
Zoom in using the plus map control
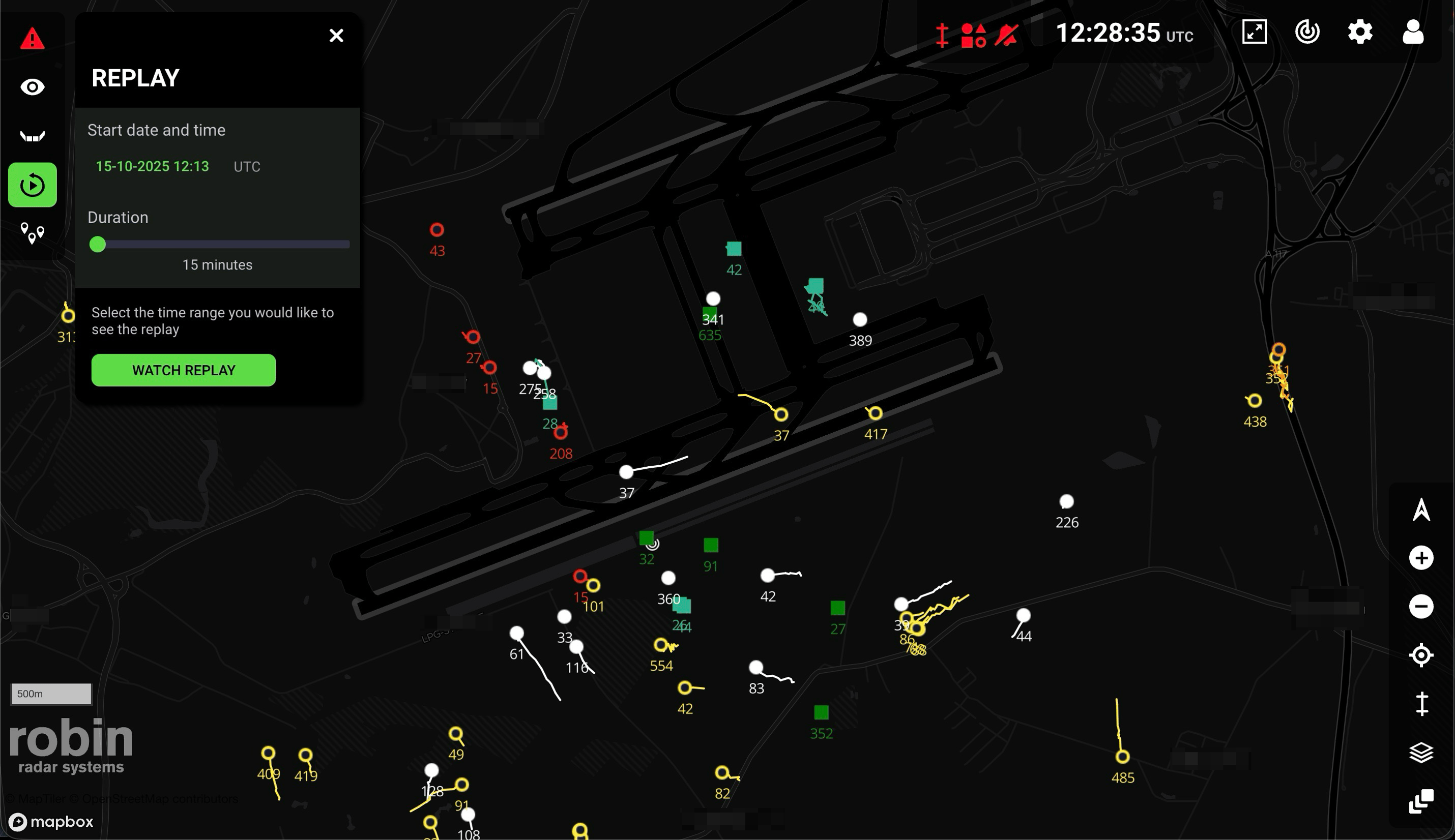(x=1422, y=557)
